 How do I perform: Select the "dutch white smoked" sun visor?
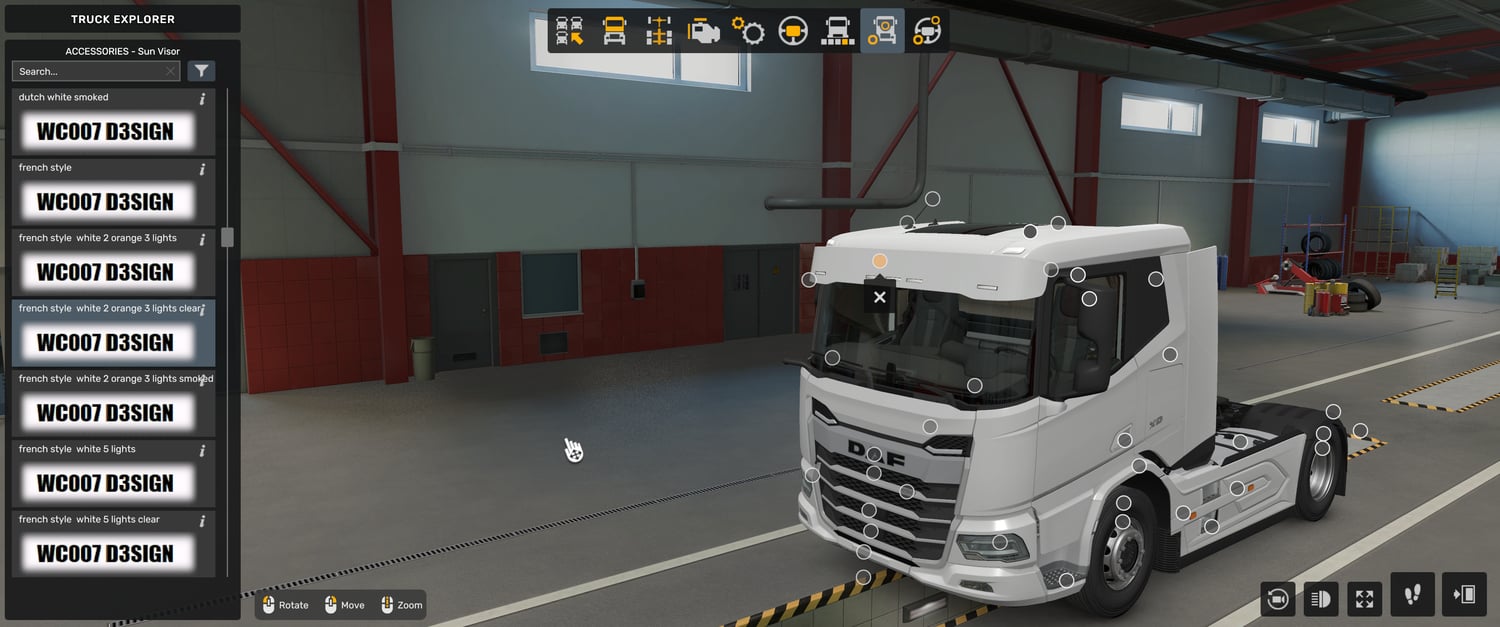pyautogui.click(x=105, y=131)
